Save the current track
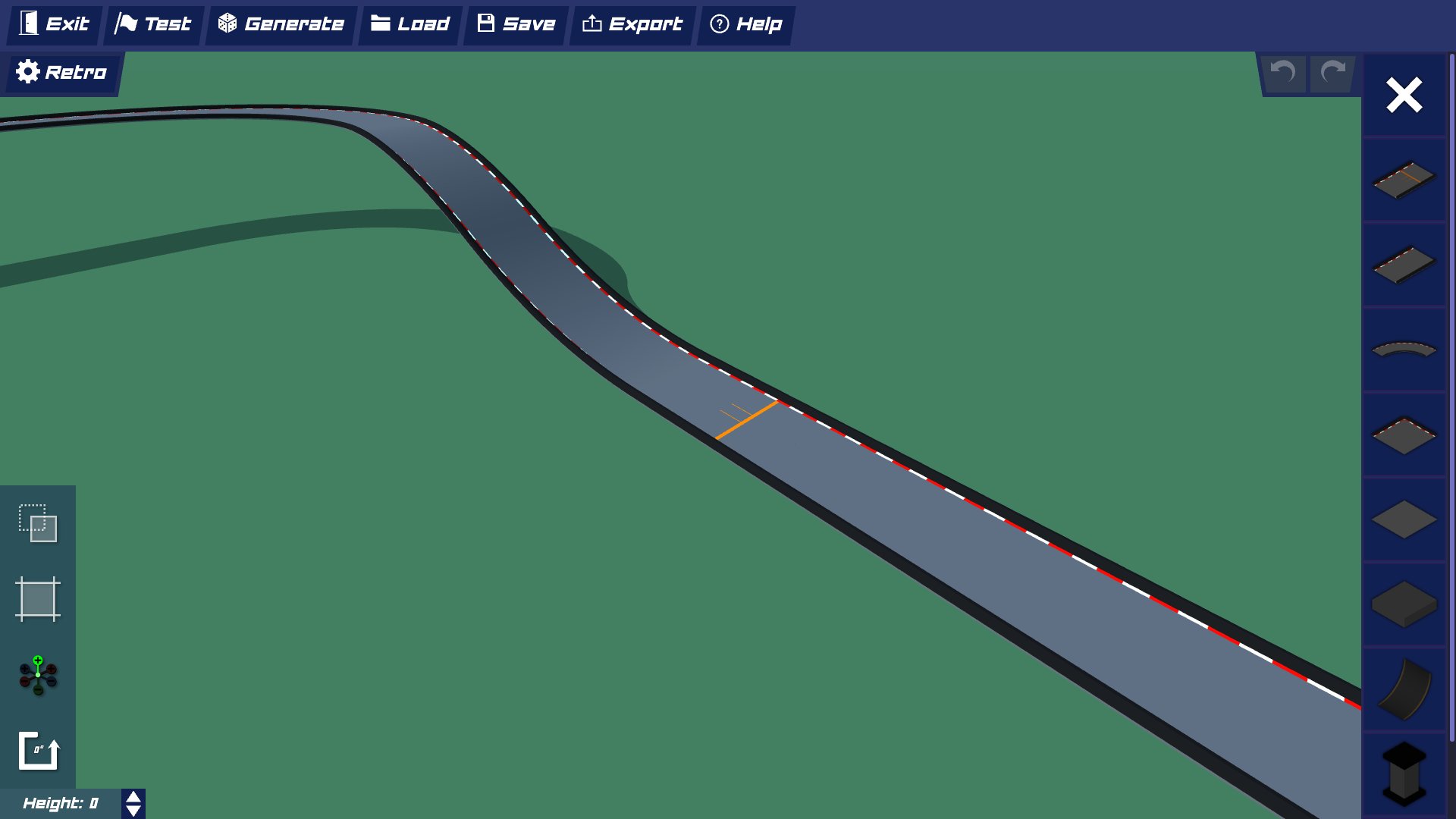The width and height of the screenshot is (1456, 819). 515,24
